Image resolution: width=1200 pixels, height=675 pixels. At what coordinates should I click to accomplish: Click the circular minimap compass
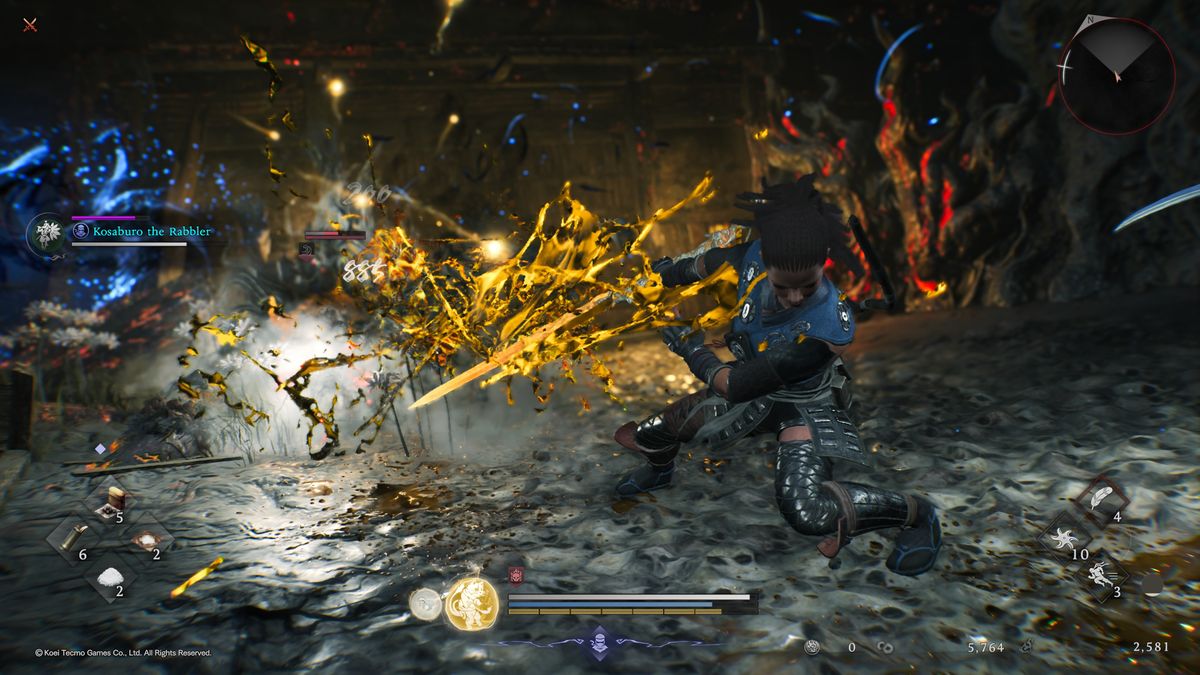(x=1117, y=76)
